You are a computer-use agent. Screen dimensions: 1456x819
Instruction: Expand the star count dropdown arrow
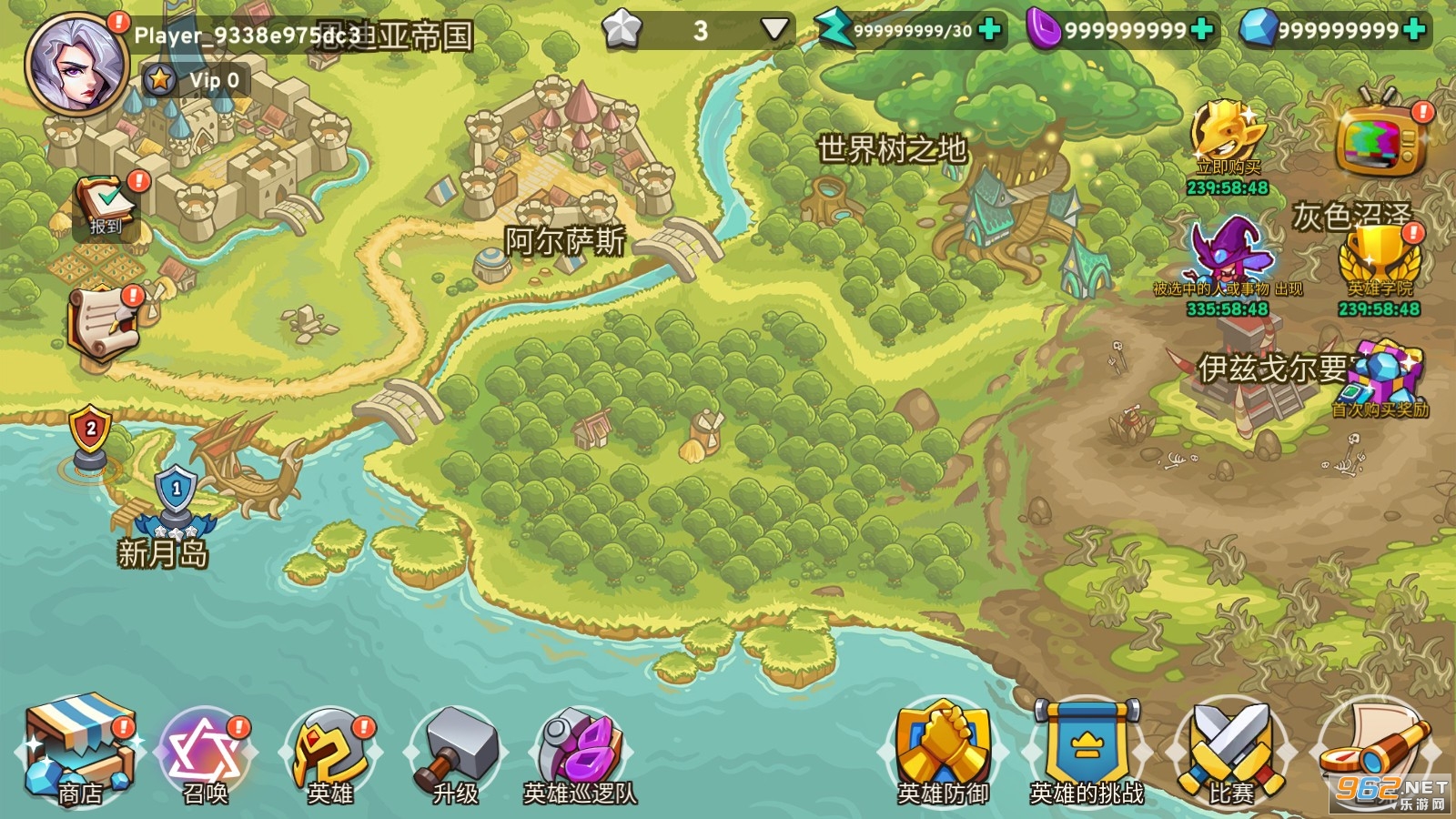773,30
